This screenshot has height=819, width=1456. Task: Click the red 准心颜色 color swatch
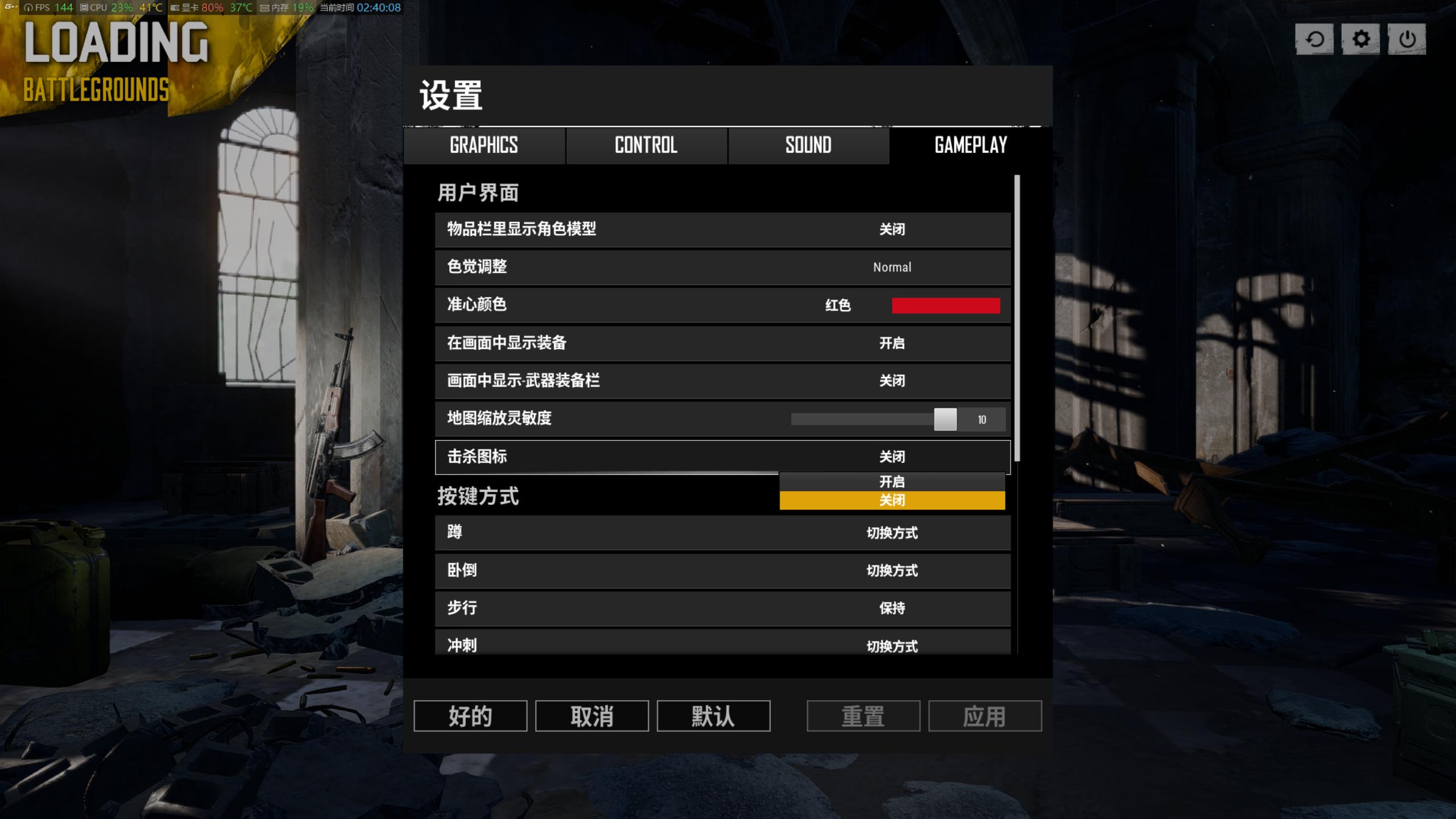[946, 305]
